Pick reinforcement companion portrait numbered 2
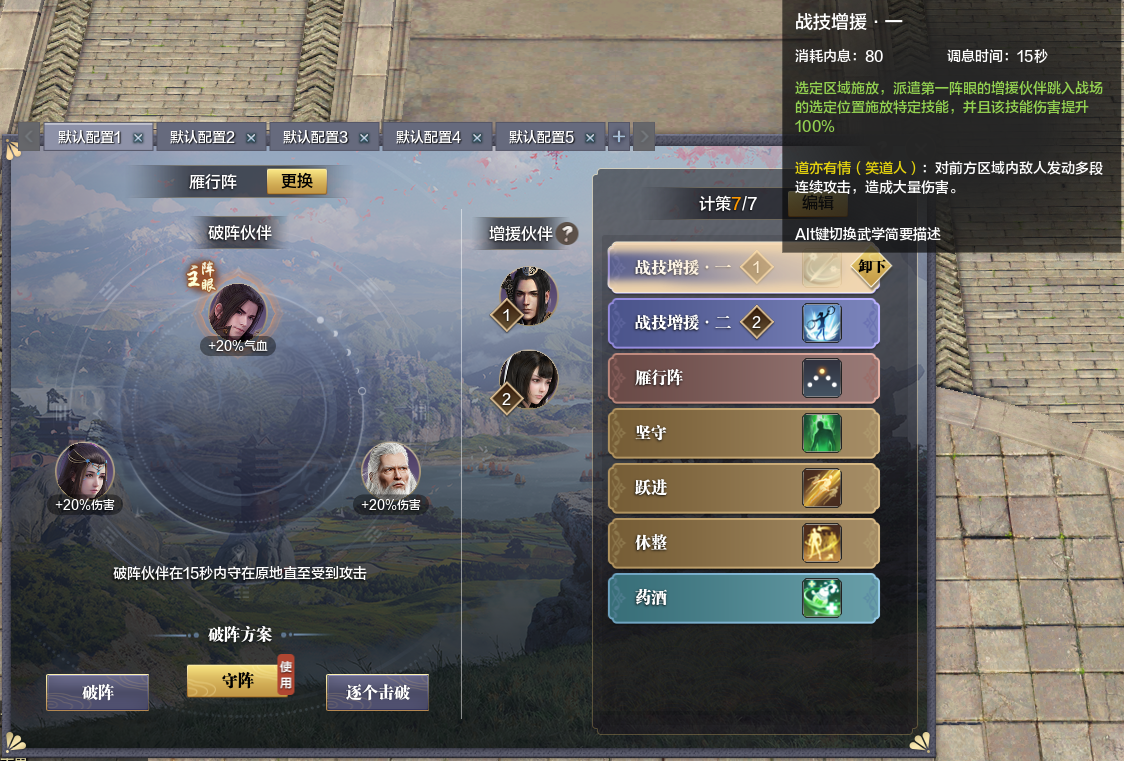Screen dimensions: 1124x761 click(528, 378)
